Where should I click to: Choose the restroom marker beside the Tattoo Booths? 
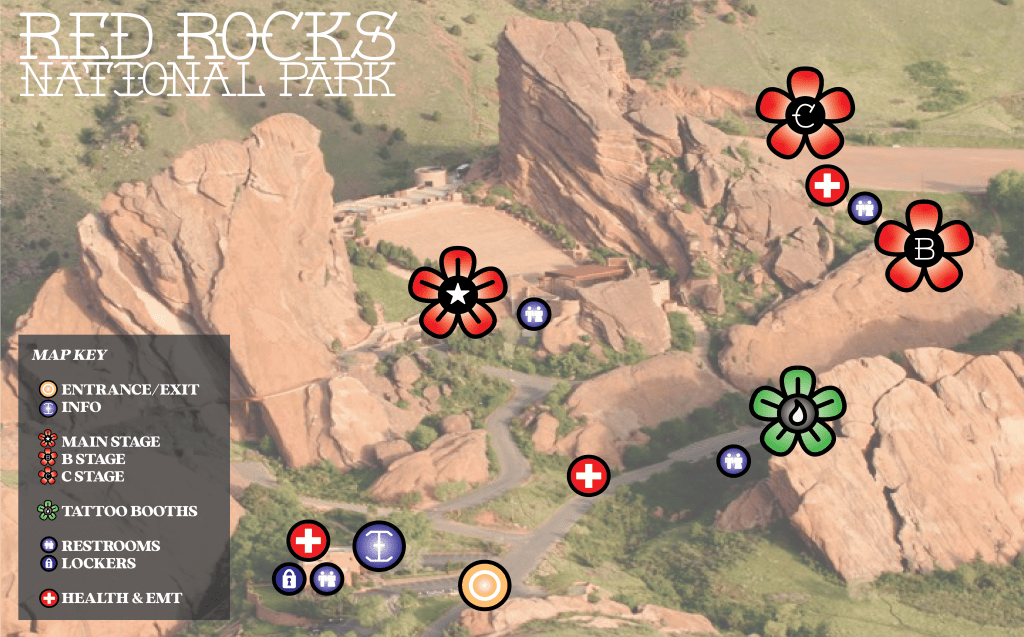[734, 461]
